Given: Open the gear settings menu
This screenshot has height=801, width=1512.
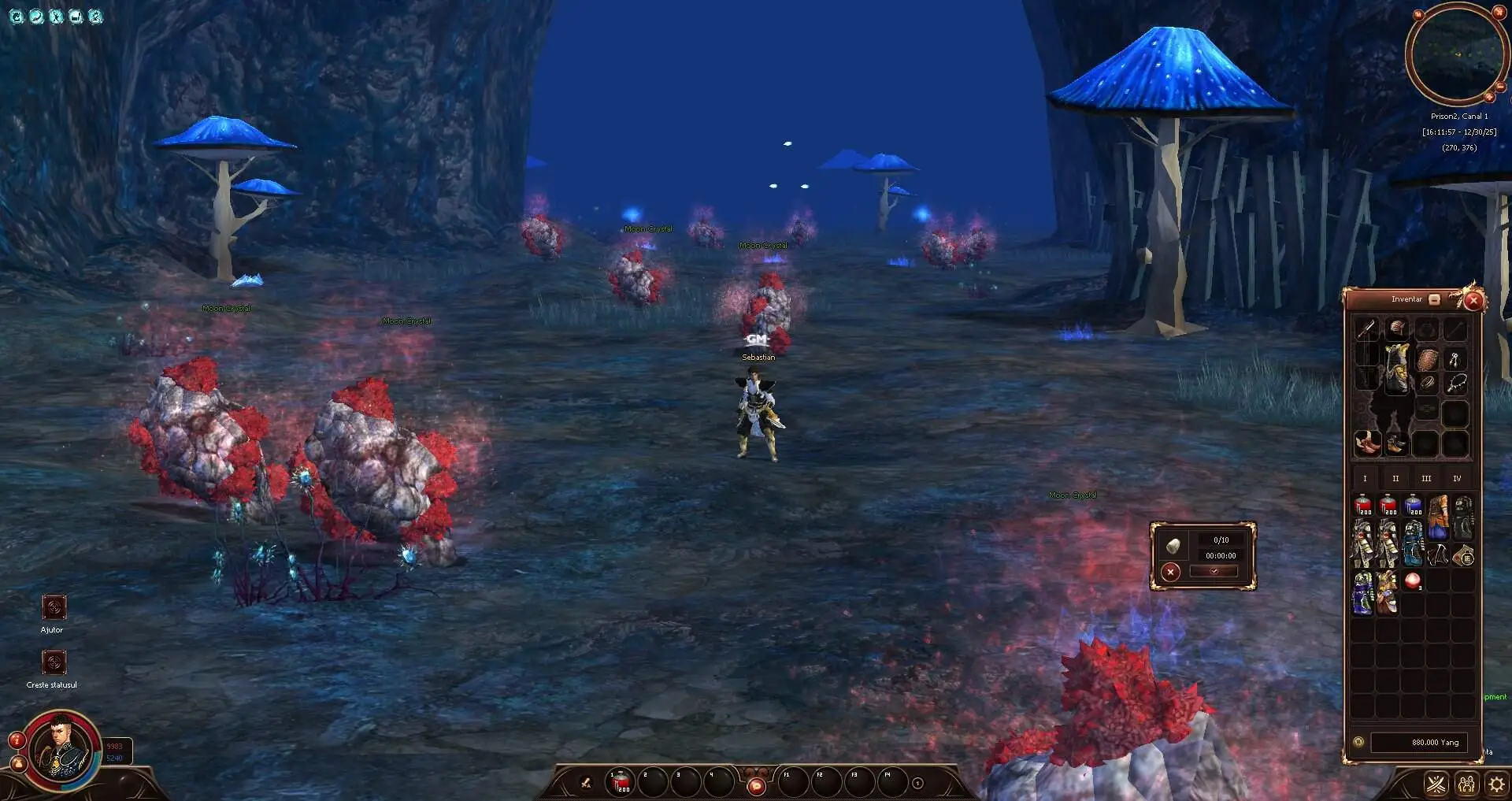Looking at the screenshot, I should [1495, 784].
